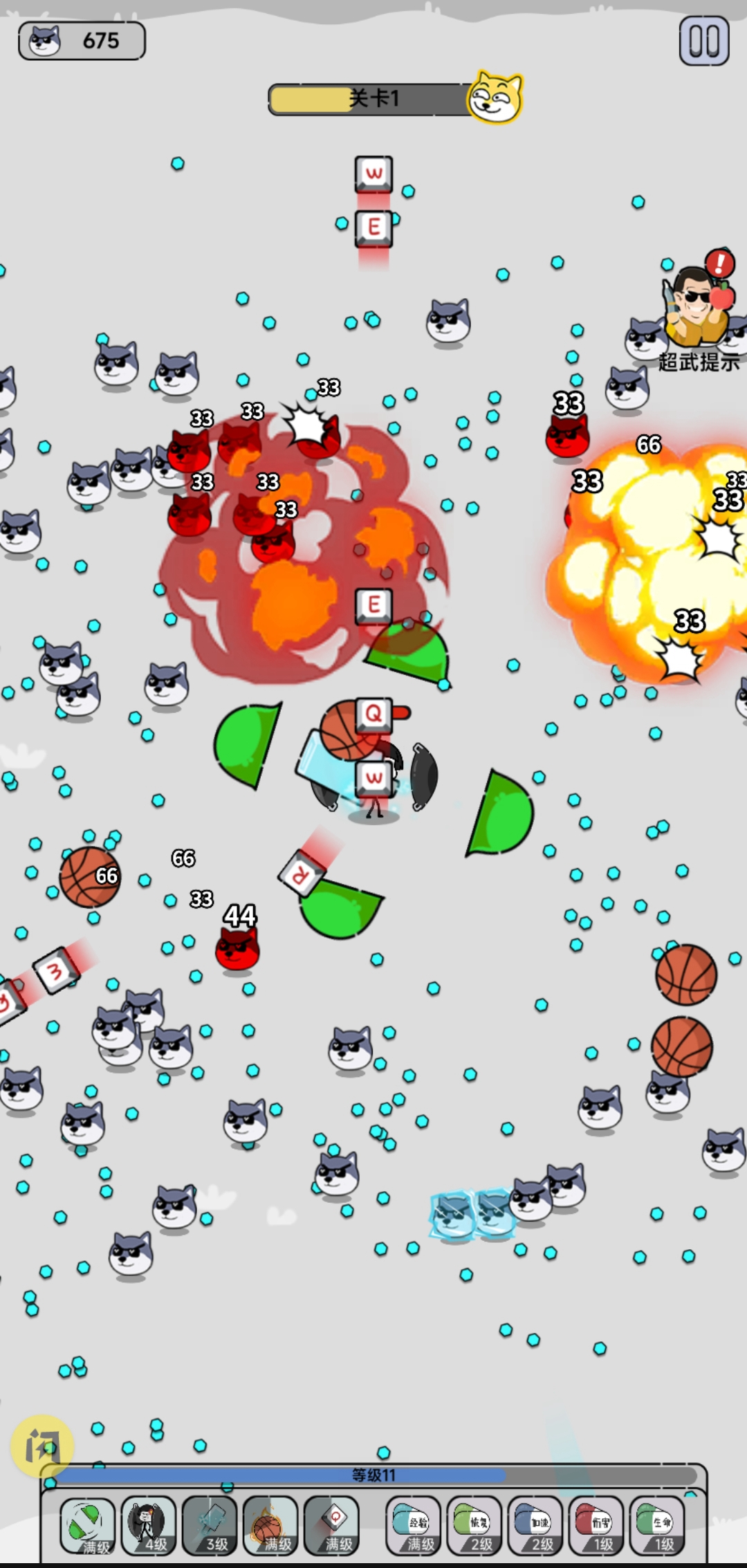Select the Q keyboard key skill slot
This screenshot has height=1568, width=747.
click(x=331, y=1524)
